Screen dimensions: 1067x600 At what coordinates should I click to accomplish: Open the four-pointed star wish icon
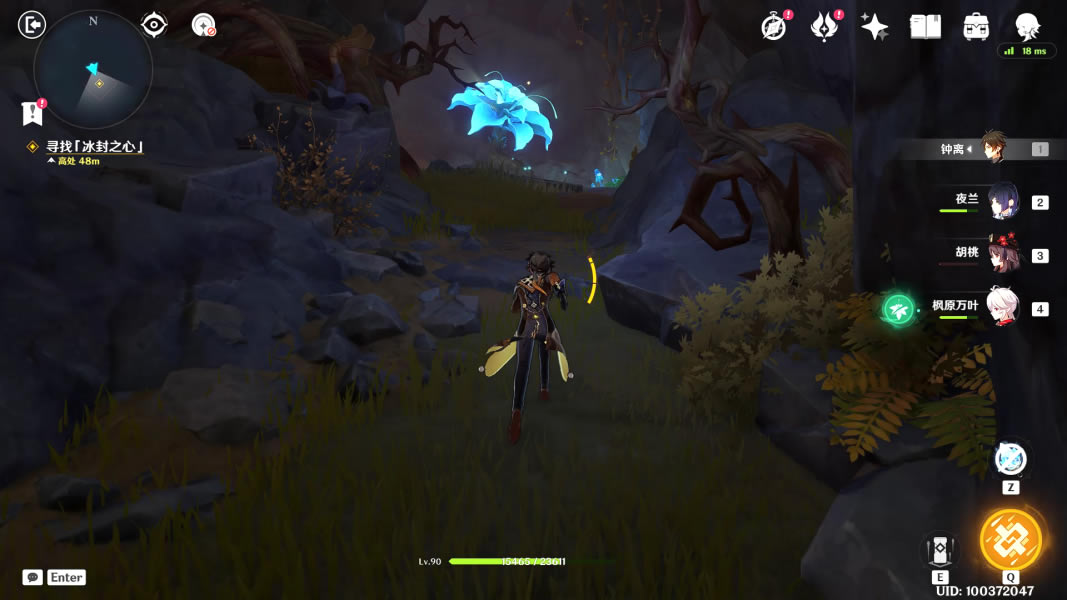874,27
